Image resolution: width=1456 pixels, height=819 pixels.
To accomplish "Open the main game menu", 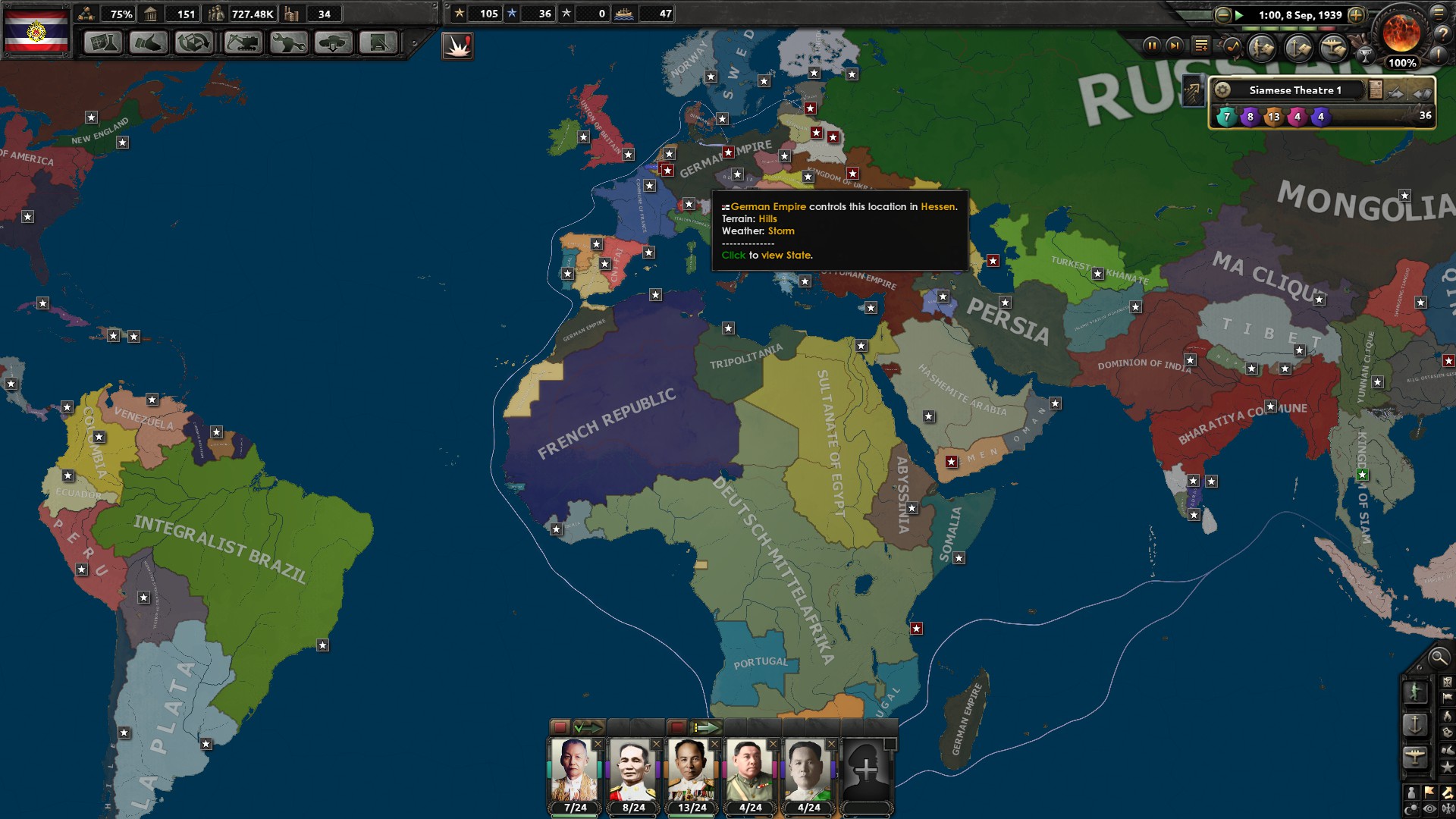I will click(1440, 14).
